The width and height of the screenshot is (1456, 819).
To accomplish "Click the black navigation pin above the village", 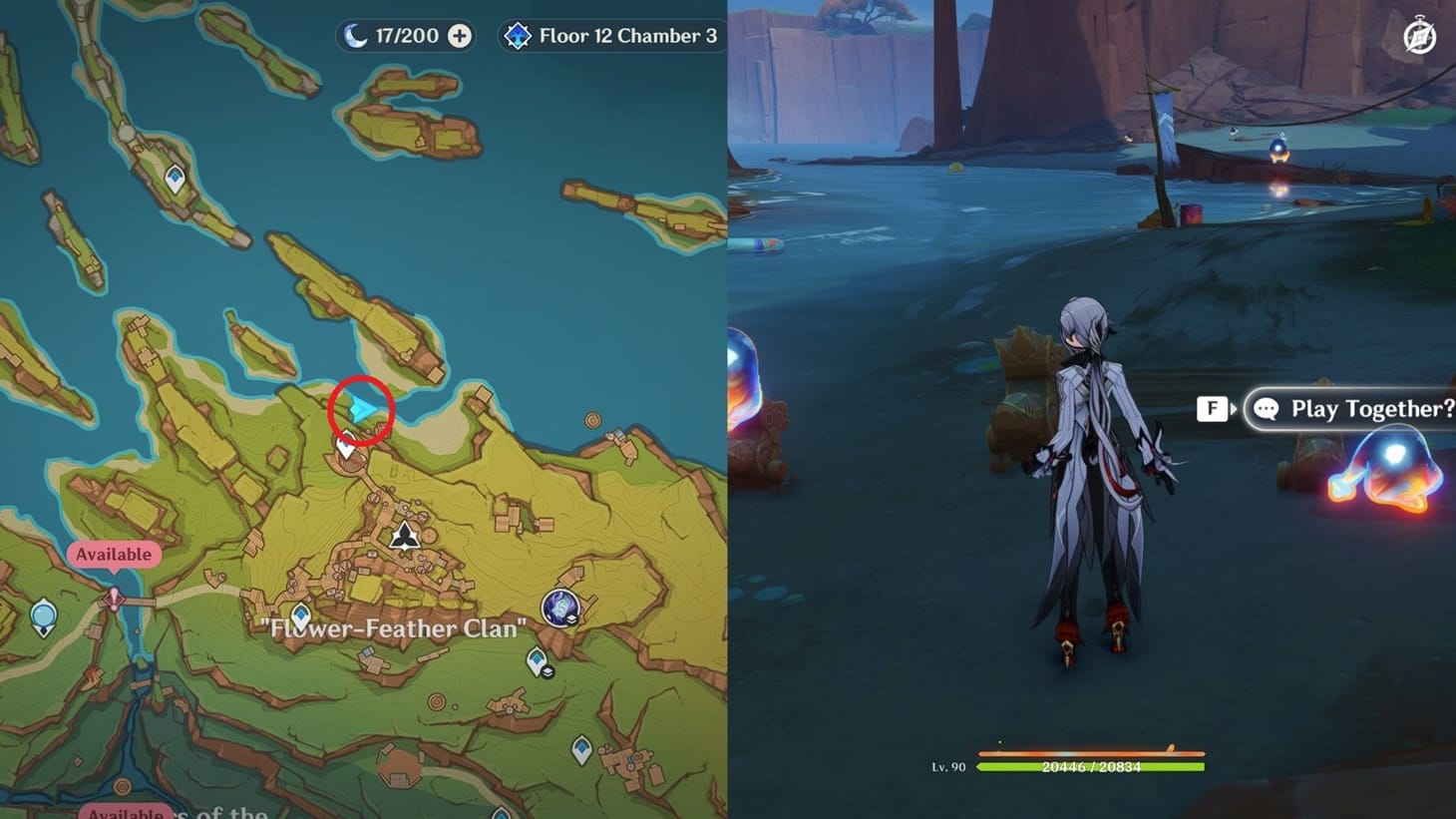I will tap(403, 537).
